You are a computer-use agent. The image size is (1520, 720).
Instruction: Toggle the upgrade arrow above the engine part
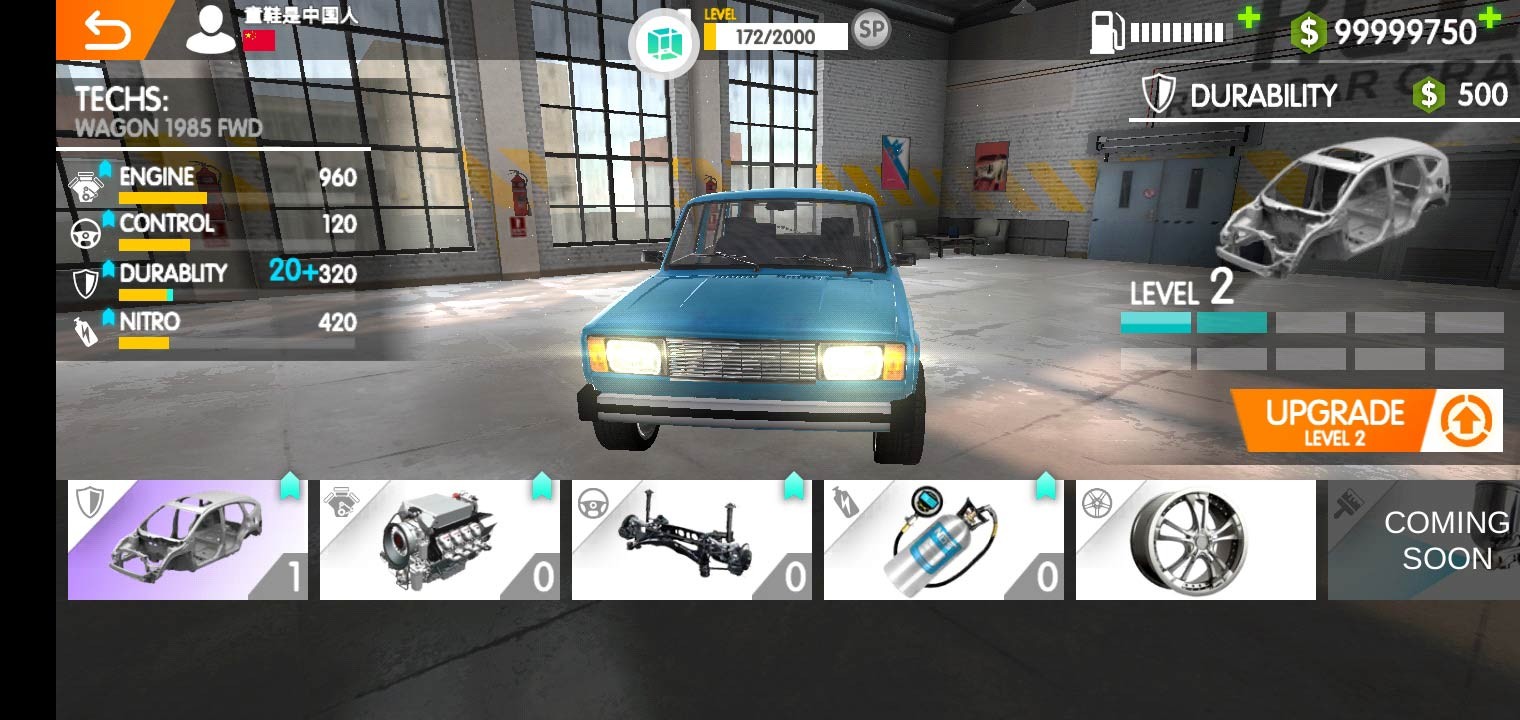coord(541,485)
